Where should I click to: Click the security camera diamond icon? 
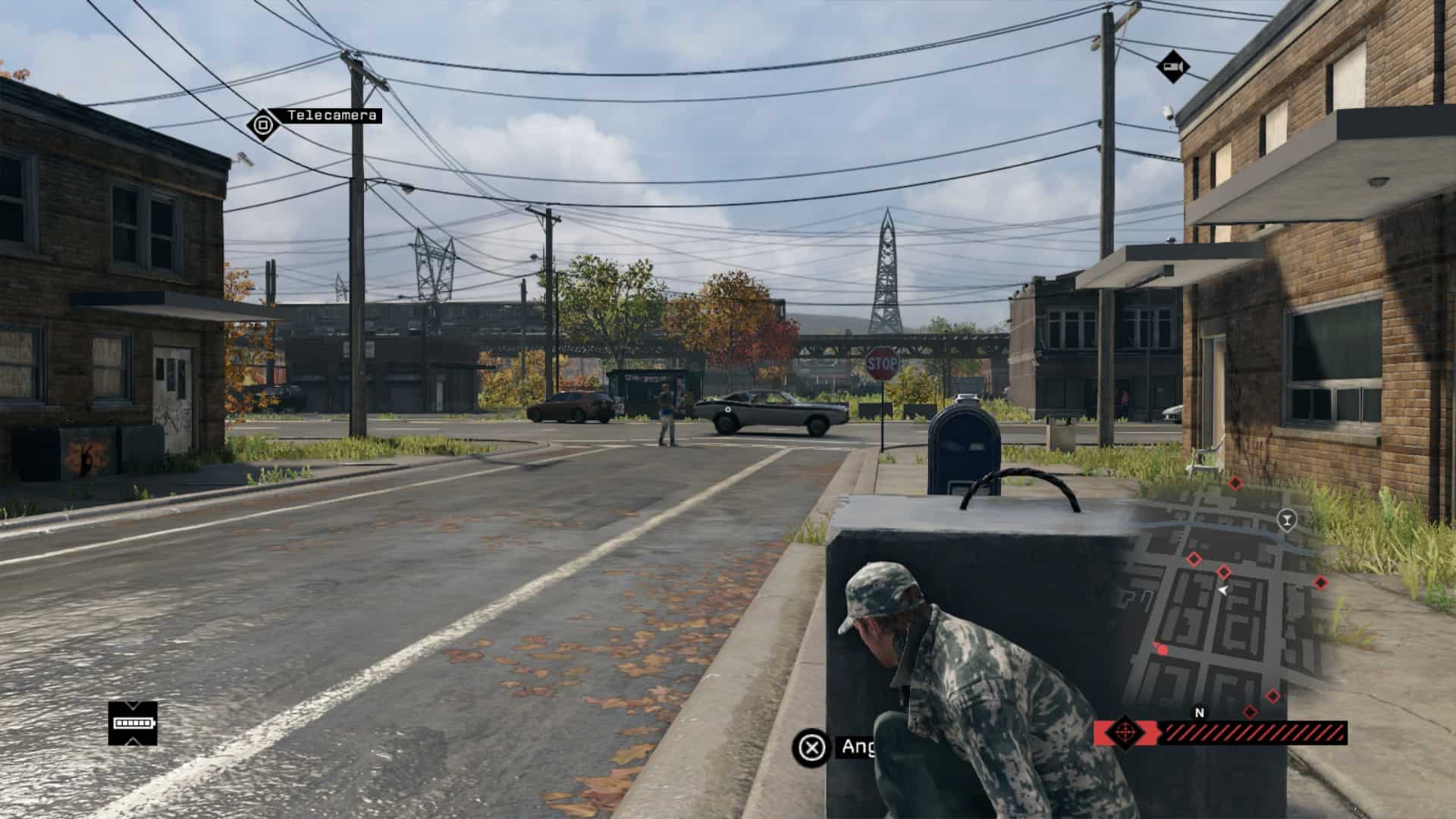pos(1172,67)
